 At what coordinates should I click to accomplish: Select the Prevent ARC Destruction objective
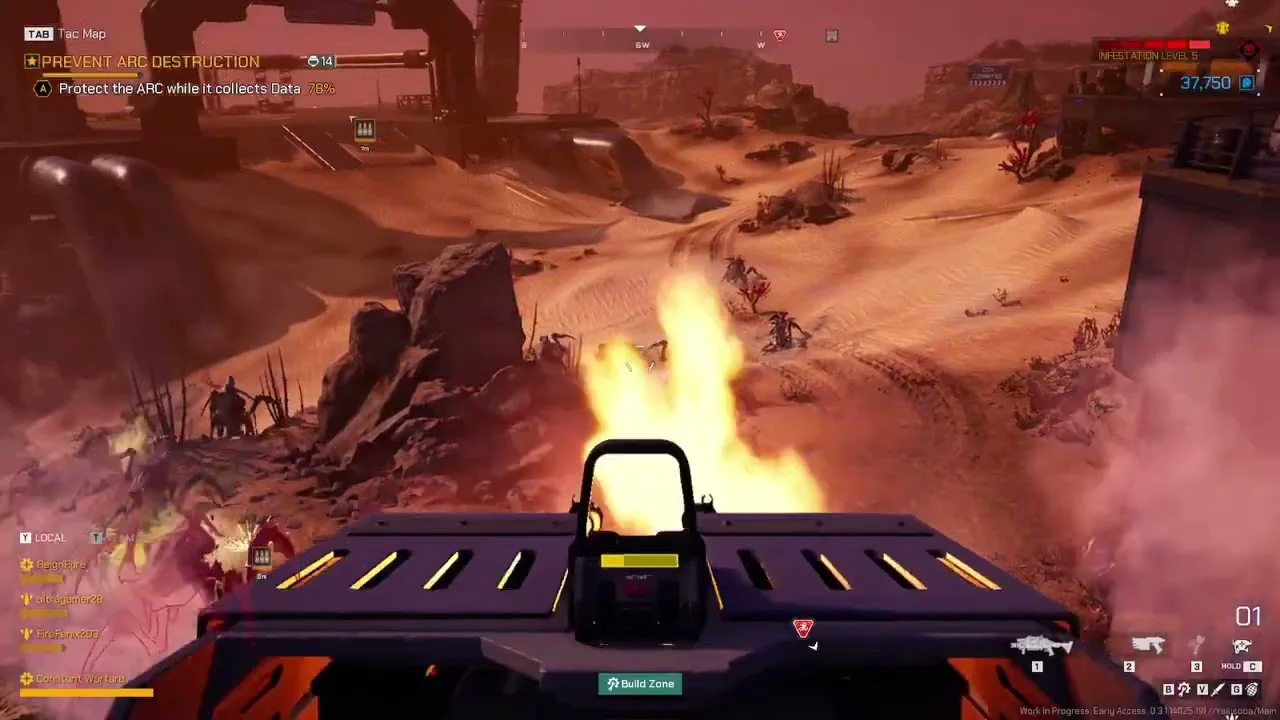[150, 62]
